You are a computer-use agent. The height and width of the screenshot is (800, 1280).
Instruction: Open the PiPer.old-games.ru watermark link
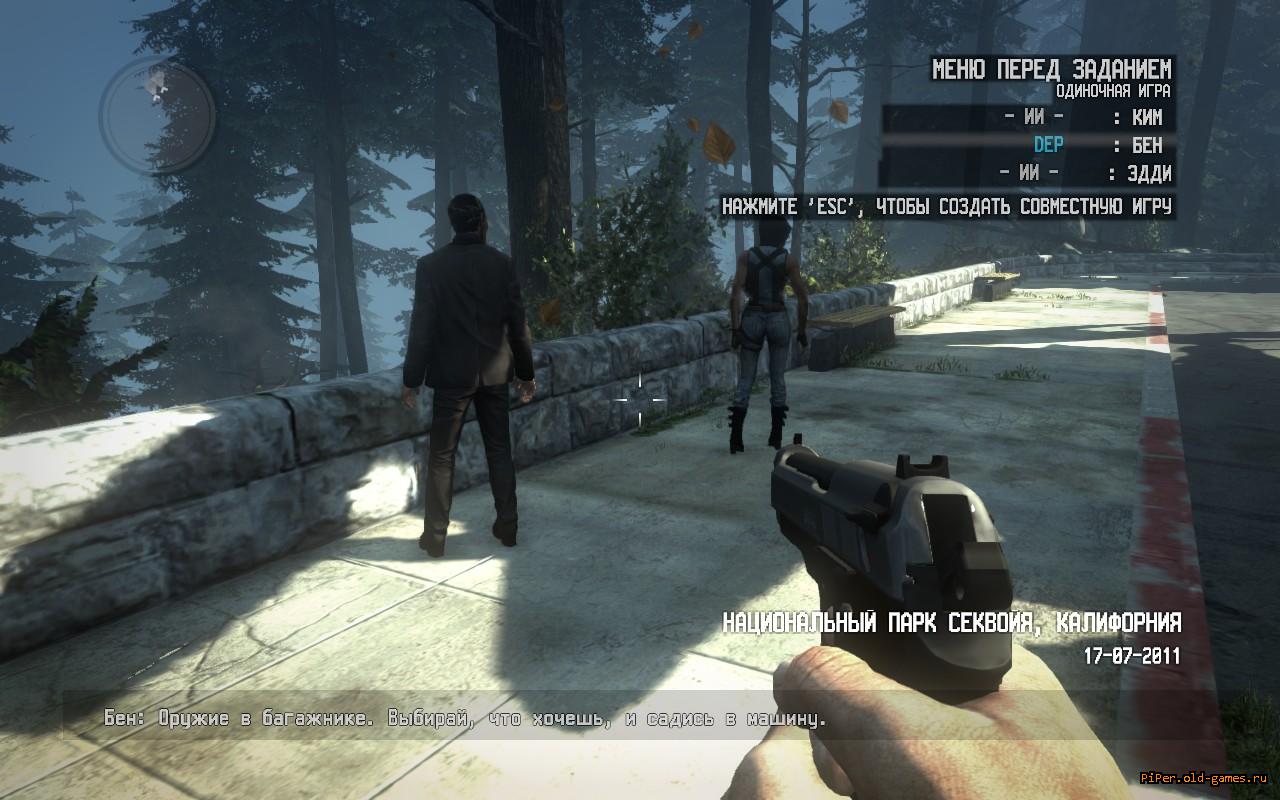coord(1209,778)
